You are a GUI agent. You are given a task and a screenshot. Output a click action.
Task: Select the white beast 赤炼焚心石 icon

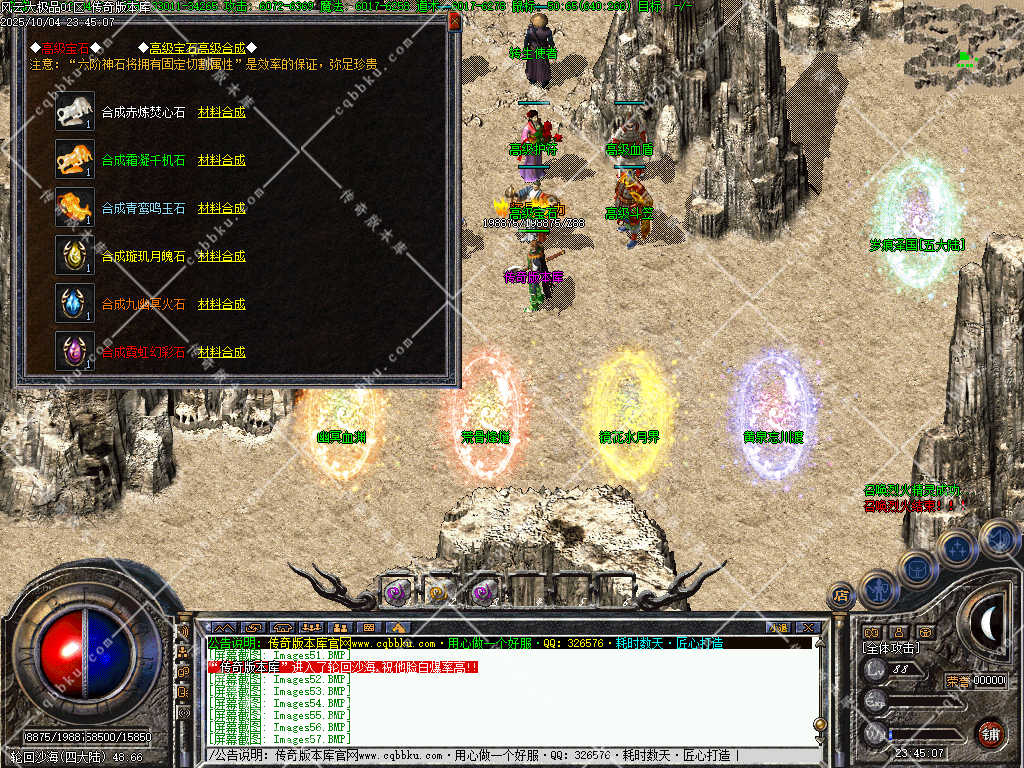75,112
